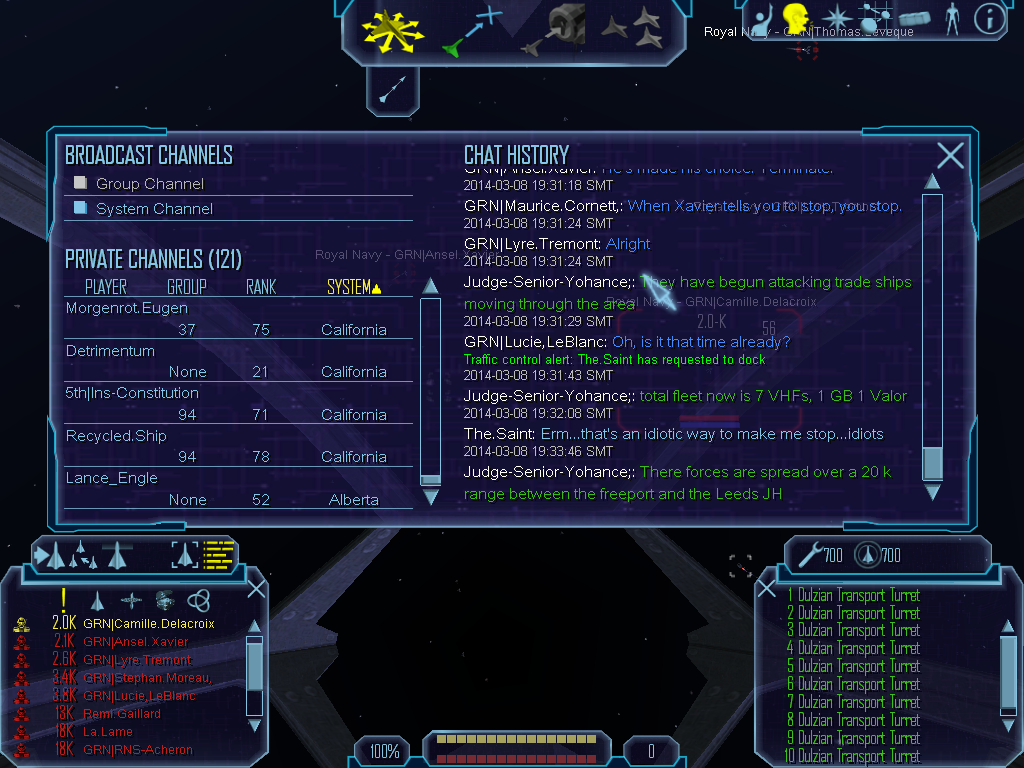Screen dimensions: 1024x768
Task: Select weapon 1 Dulzian Transport Turret
Action: 853,596
